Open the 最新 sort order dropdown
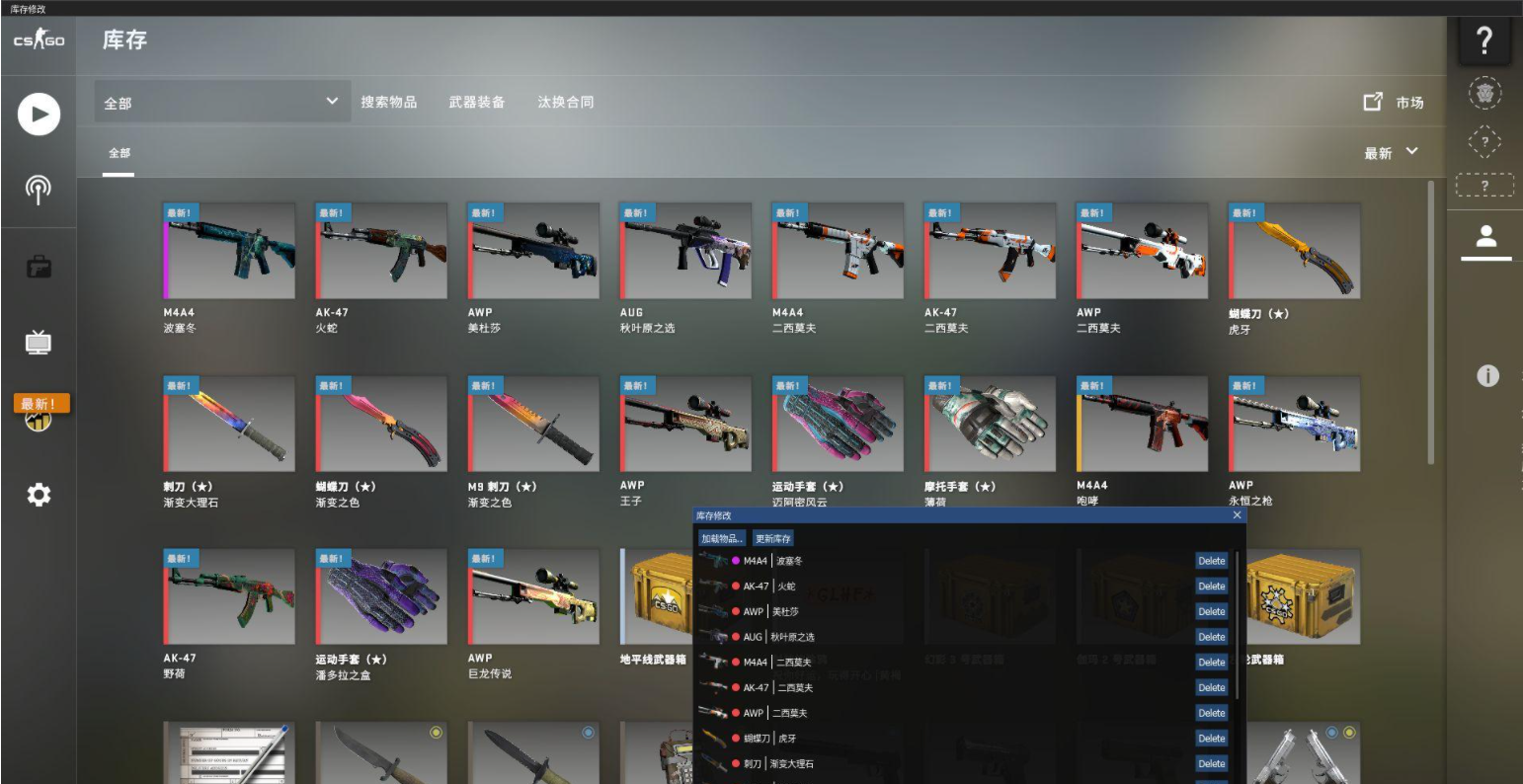Screen dimensions: 1523x784 click(x=1392, y=152)
